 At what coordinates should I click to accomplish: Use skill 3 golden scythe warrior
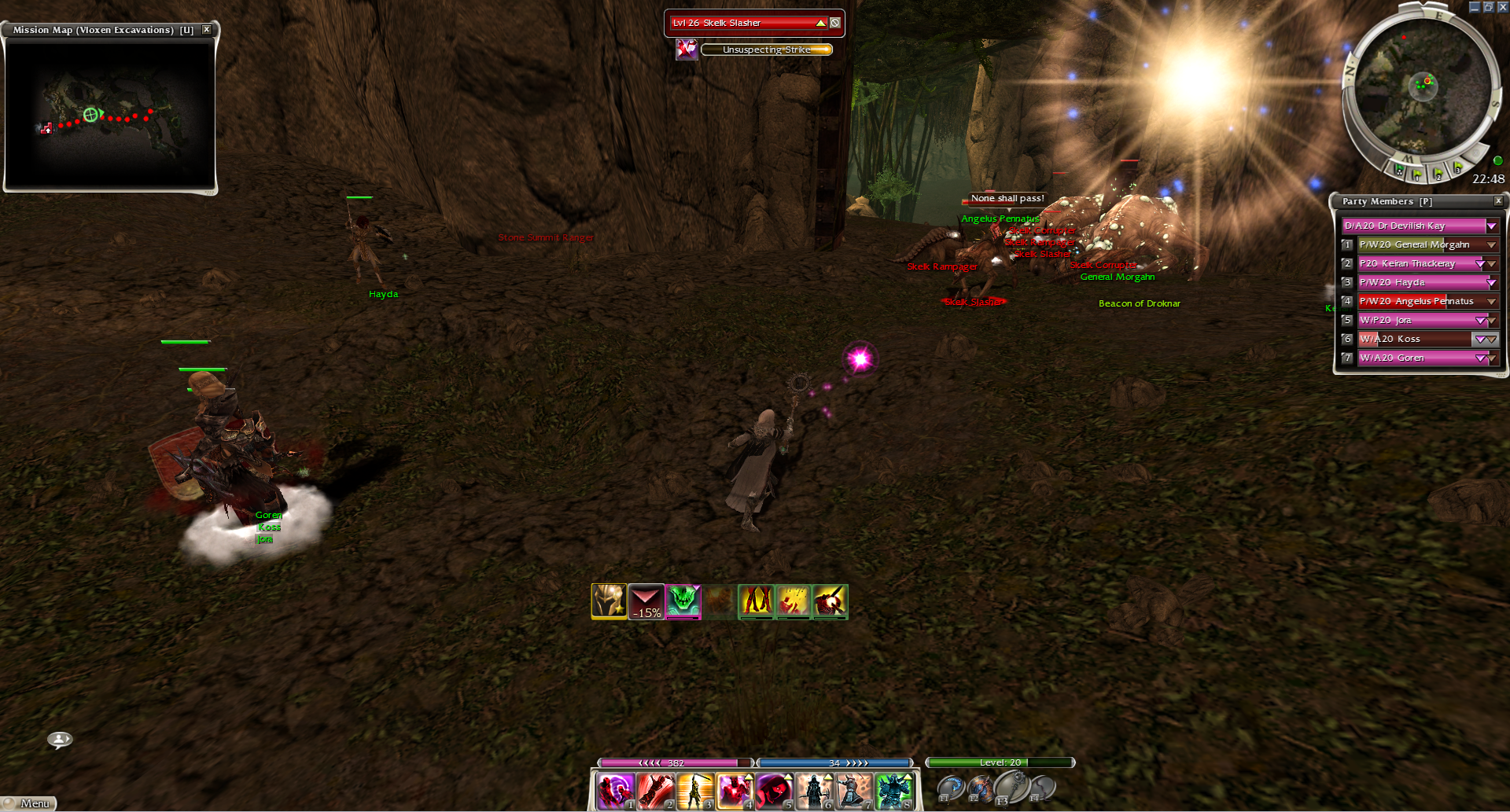(x=694, y=790)
